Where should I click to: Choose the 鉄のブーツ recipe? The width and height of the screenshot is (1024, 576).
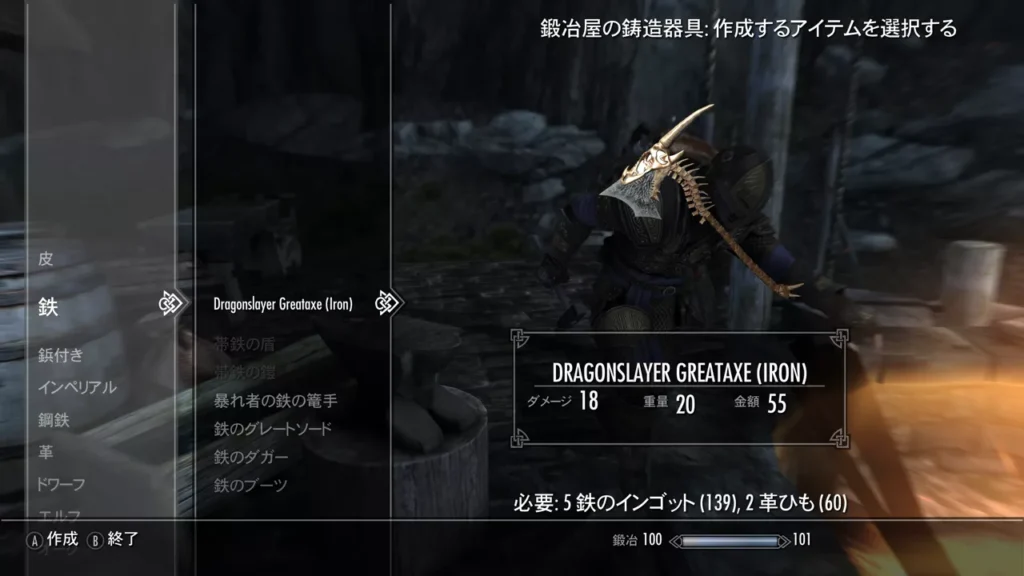point(250,485)
